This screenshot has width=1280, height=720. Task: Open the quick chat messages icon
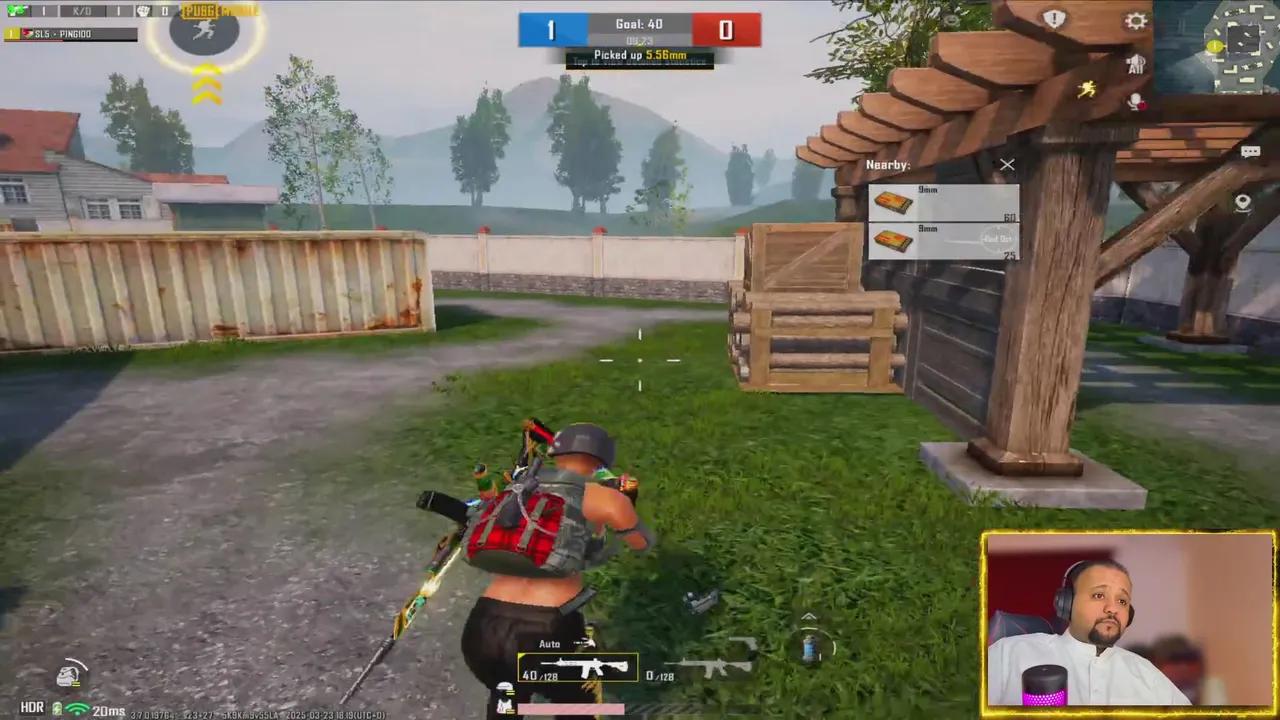(x=1251, y=151)
